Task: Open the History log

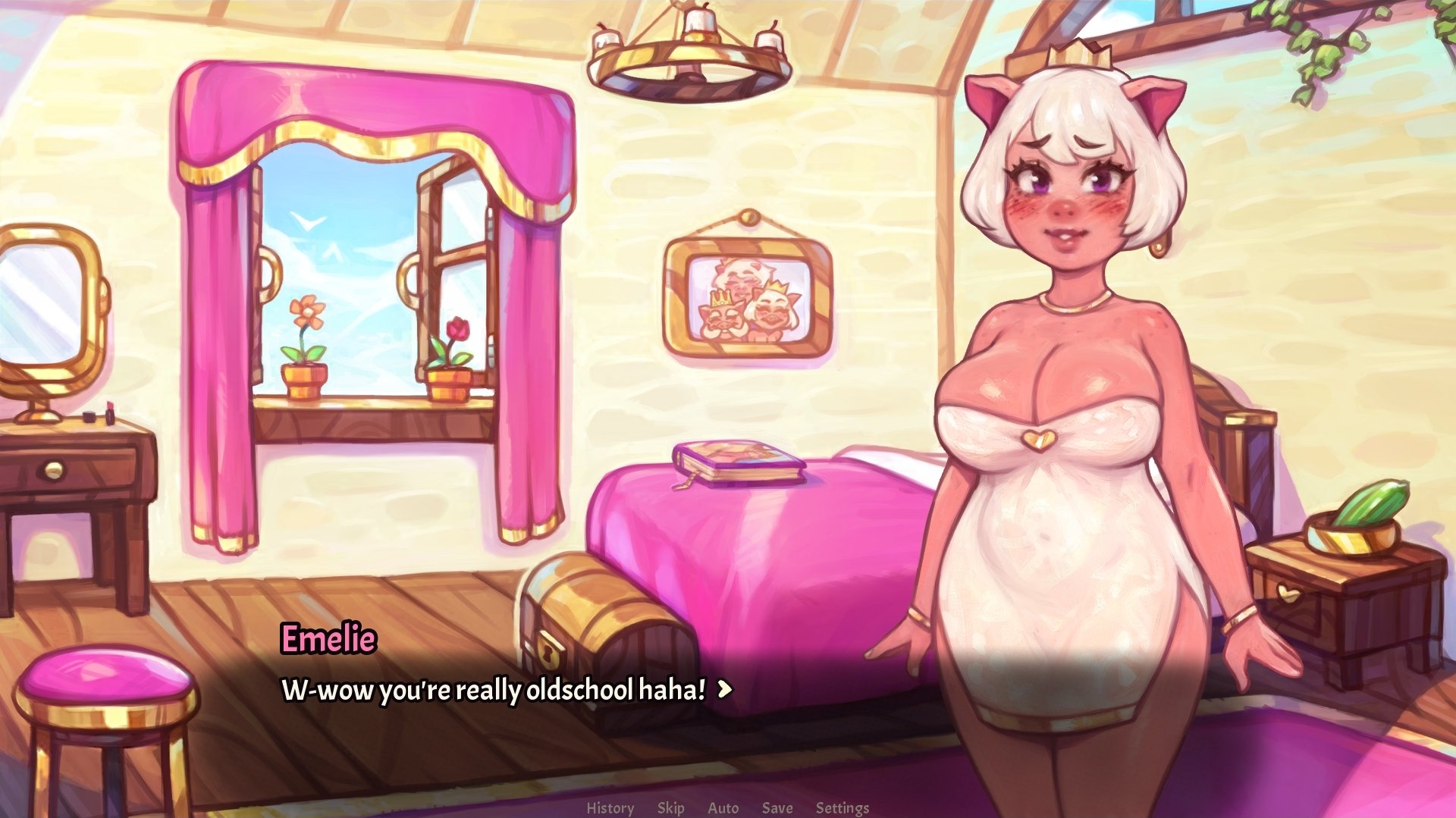Action: (610, 808)
